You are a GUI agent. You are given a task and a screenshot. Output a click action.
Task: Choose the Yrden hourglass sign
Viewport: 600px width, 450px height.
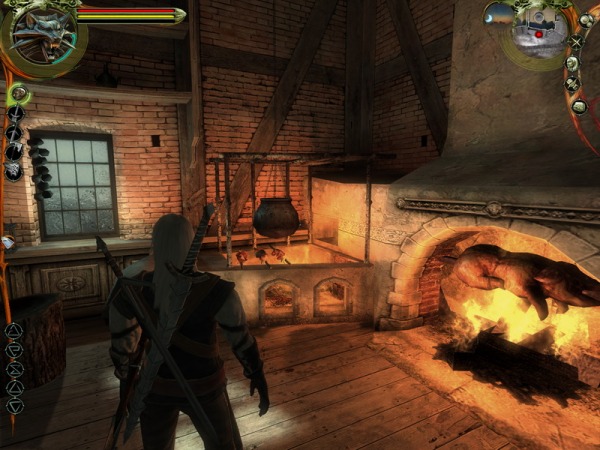point(14,368)
